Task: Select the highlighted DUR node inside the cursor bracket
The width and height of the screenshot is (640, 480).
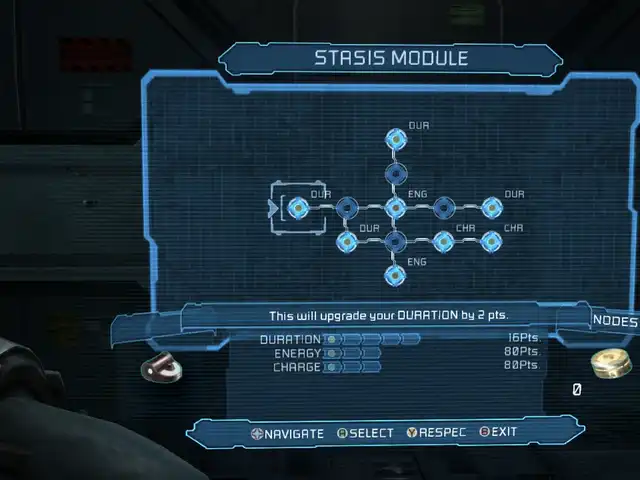Action: (297, 208)
